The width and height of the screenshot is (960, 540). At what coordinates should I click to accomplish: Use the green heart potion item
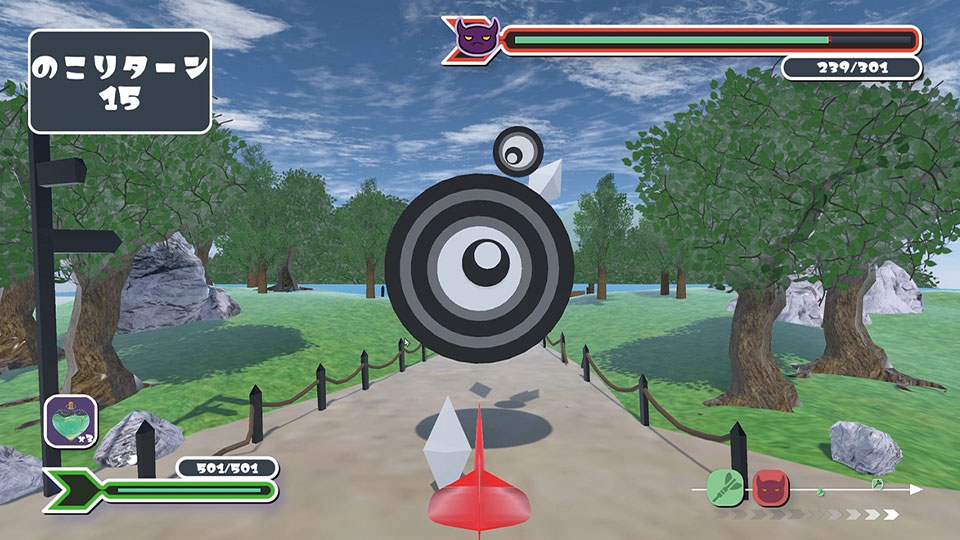(x=71, y=421)
